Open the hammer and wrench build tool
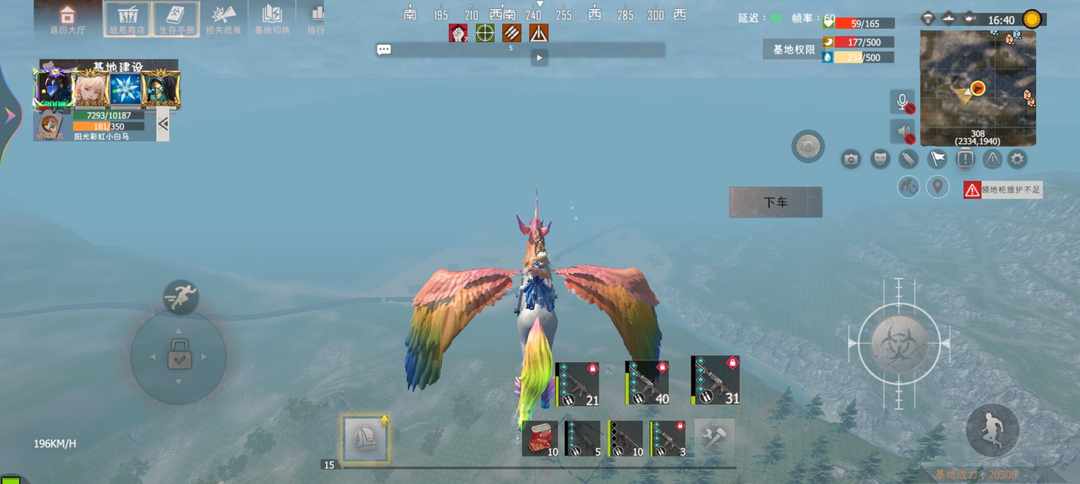 point(715,438)
